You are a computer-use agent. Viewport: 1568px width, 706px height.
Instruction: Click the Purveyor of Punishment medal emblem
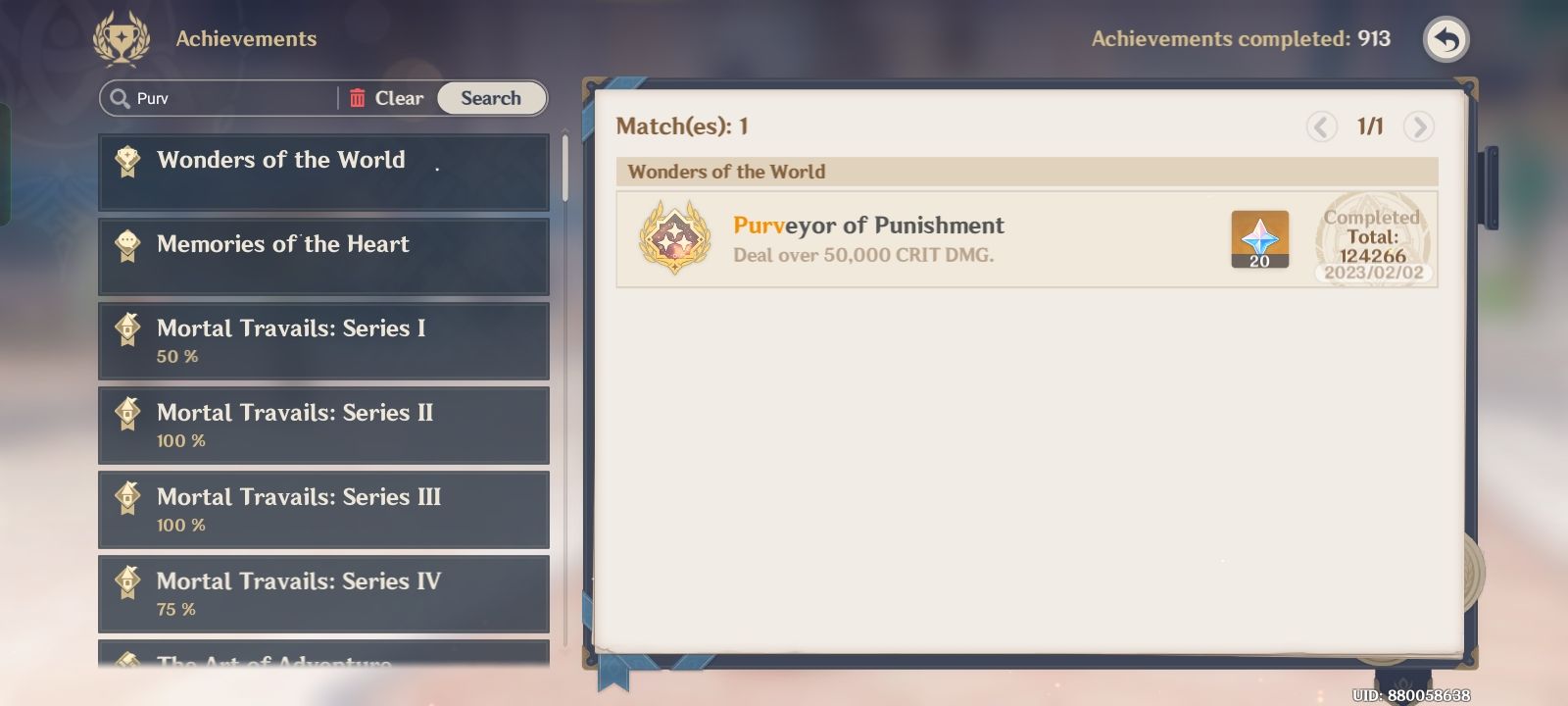coord(674,238)
